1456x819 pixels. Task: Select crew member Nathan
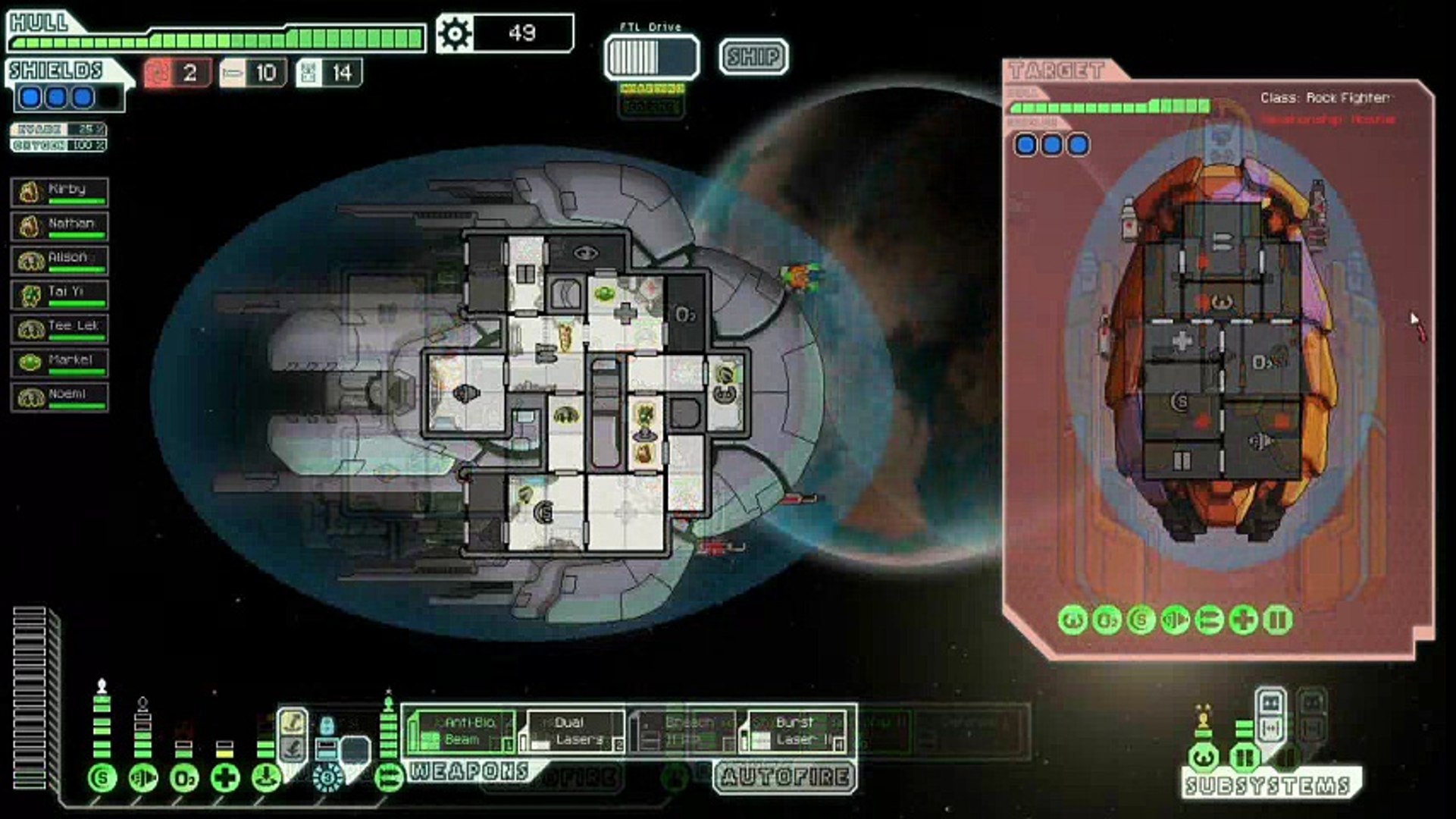click(x=60, y=227)
